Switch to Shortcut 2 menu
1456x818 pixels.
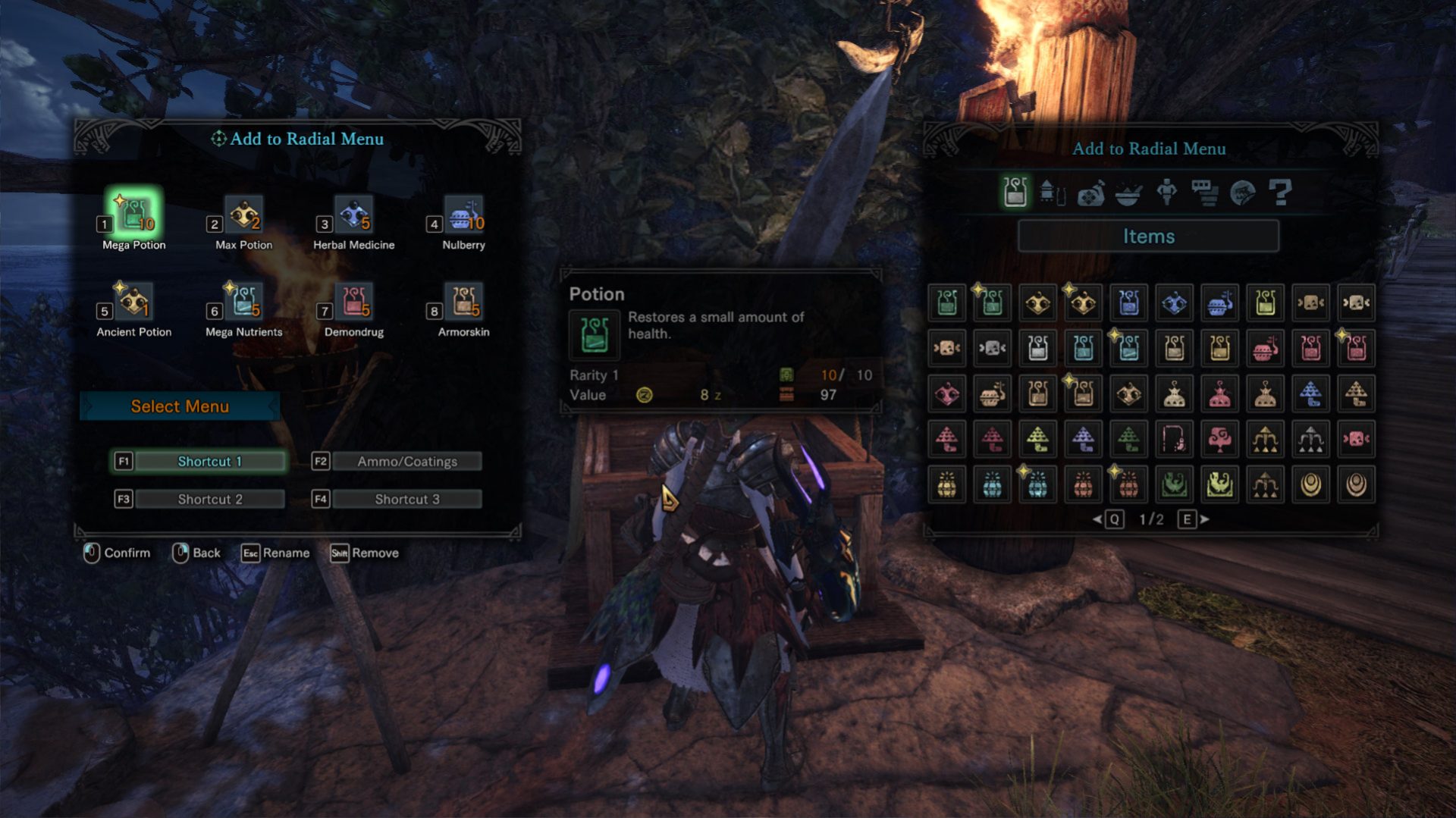pos(209,498)
